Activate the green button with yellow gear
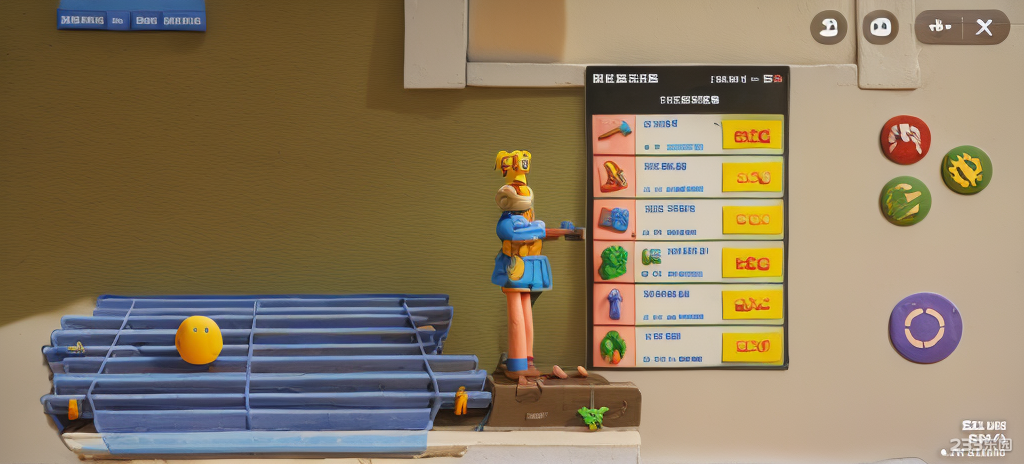The width and height of the screenshot is (1024, 464). tap(966, 170)
